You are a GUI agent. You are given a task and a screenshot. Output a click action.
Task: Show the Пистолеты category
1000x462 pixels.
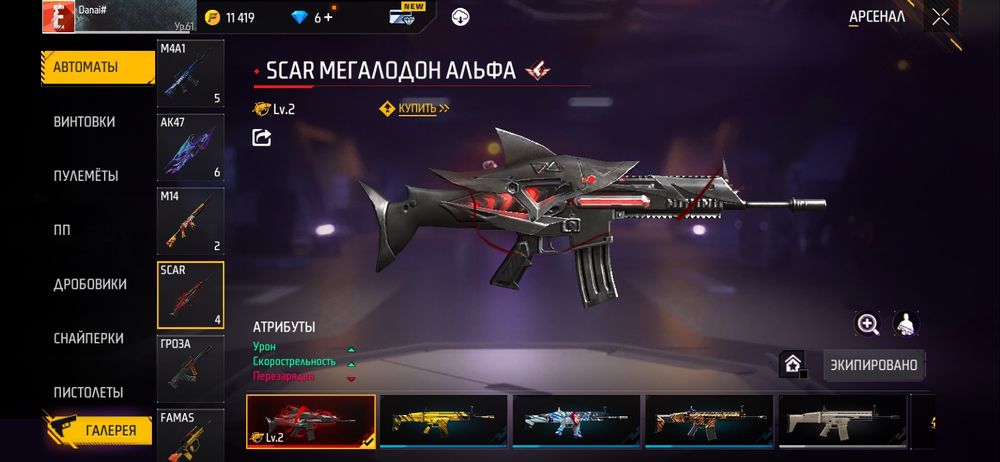[x=88, y=392]
